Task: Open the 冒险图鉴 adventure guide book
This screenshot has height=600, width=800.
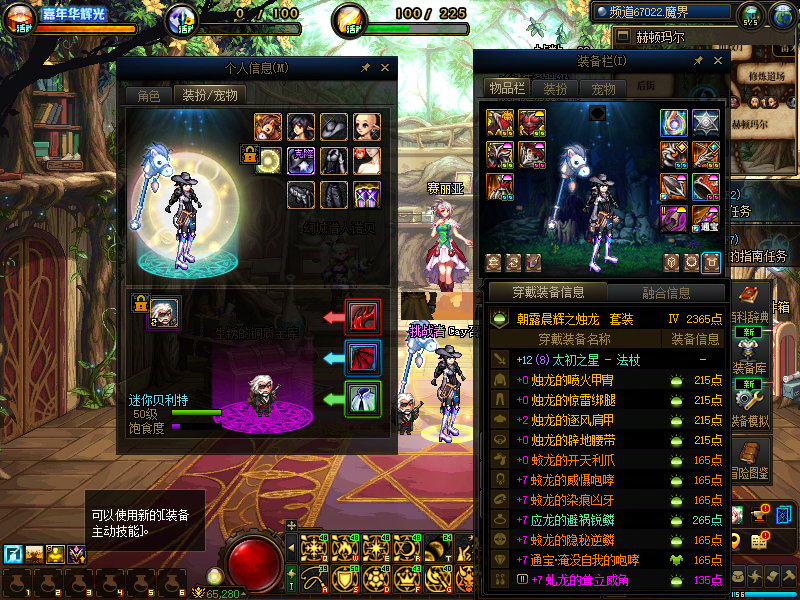Action: (752, 459)
